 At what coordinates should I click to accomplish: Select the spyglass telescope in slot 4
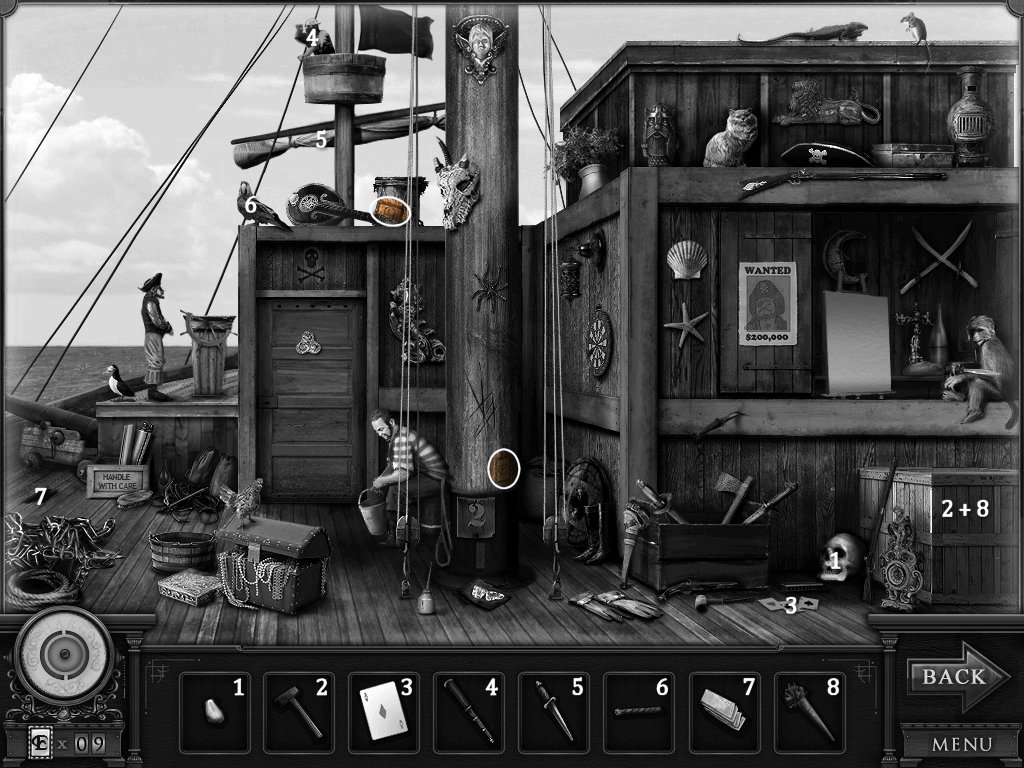click(469, 712)
